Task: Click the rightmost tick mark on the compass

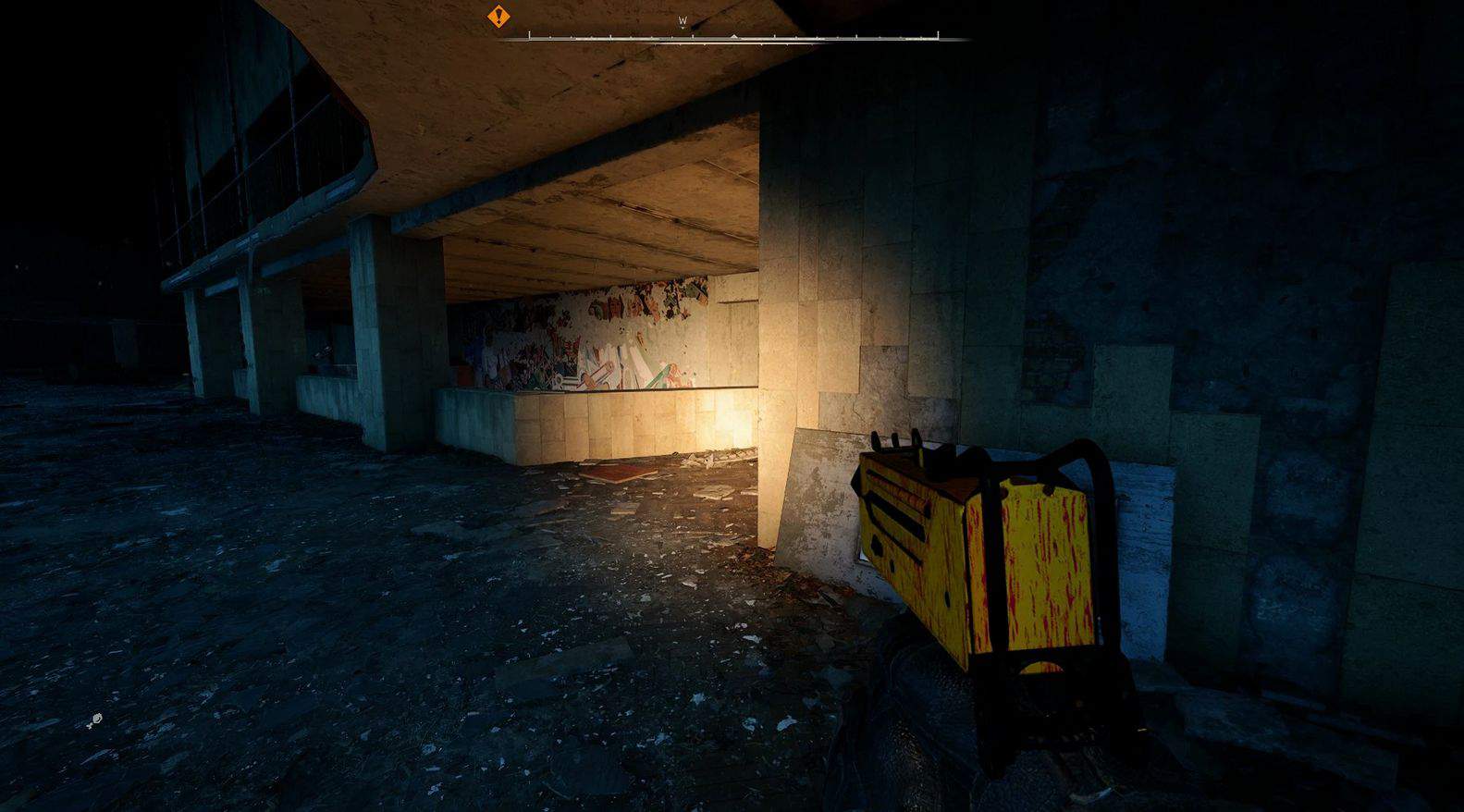Action: tap(938, 34)
